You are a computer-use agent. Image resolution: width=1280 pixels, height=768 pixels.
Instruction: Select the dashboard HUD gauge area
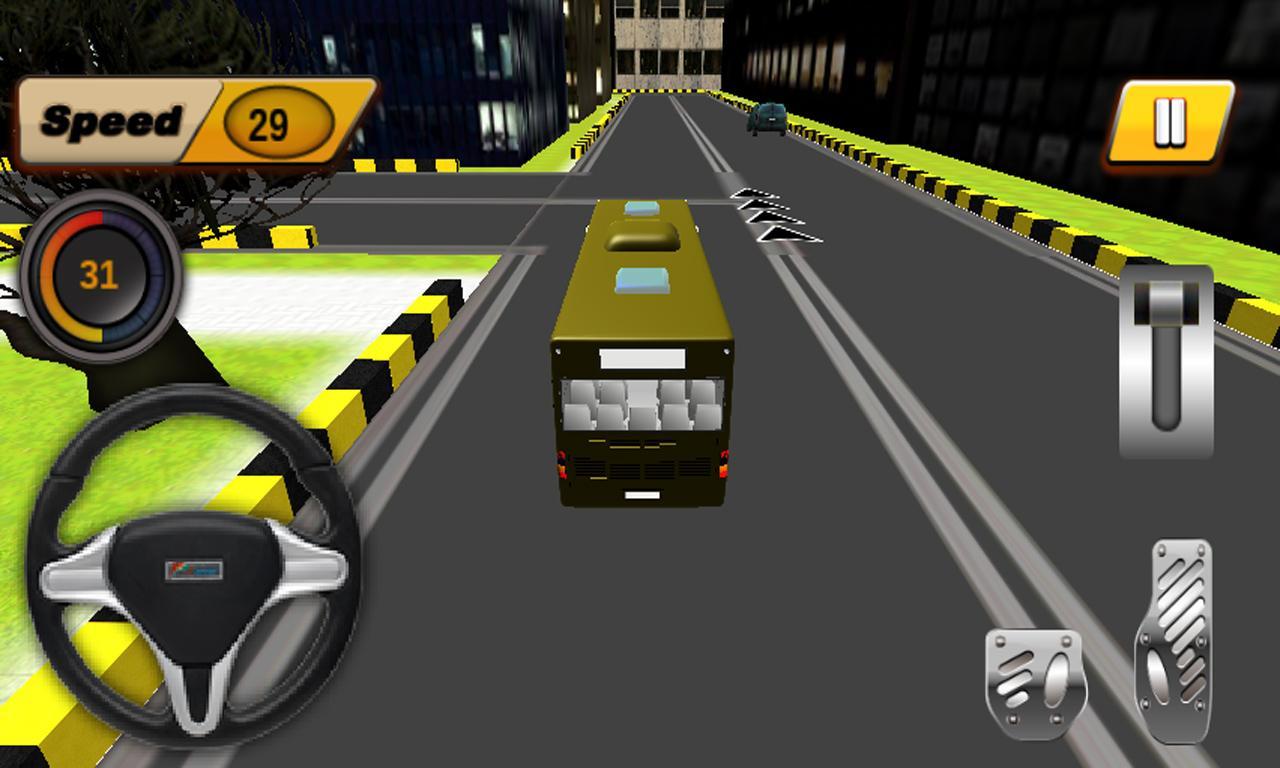pyautogui.click(x=100, y=273)
